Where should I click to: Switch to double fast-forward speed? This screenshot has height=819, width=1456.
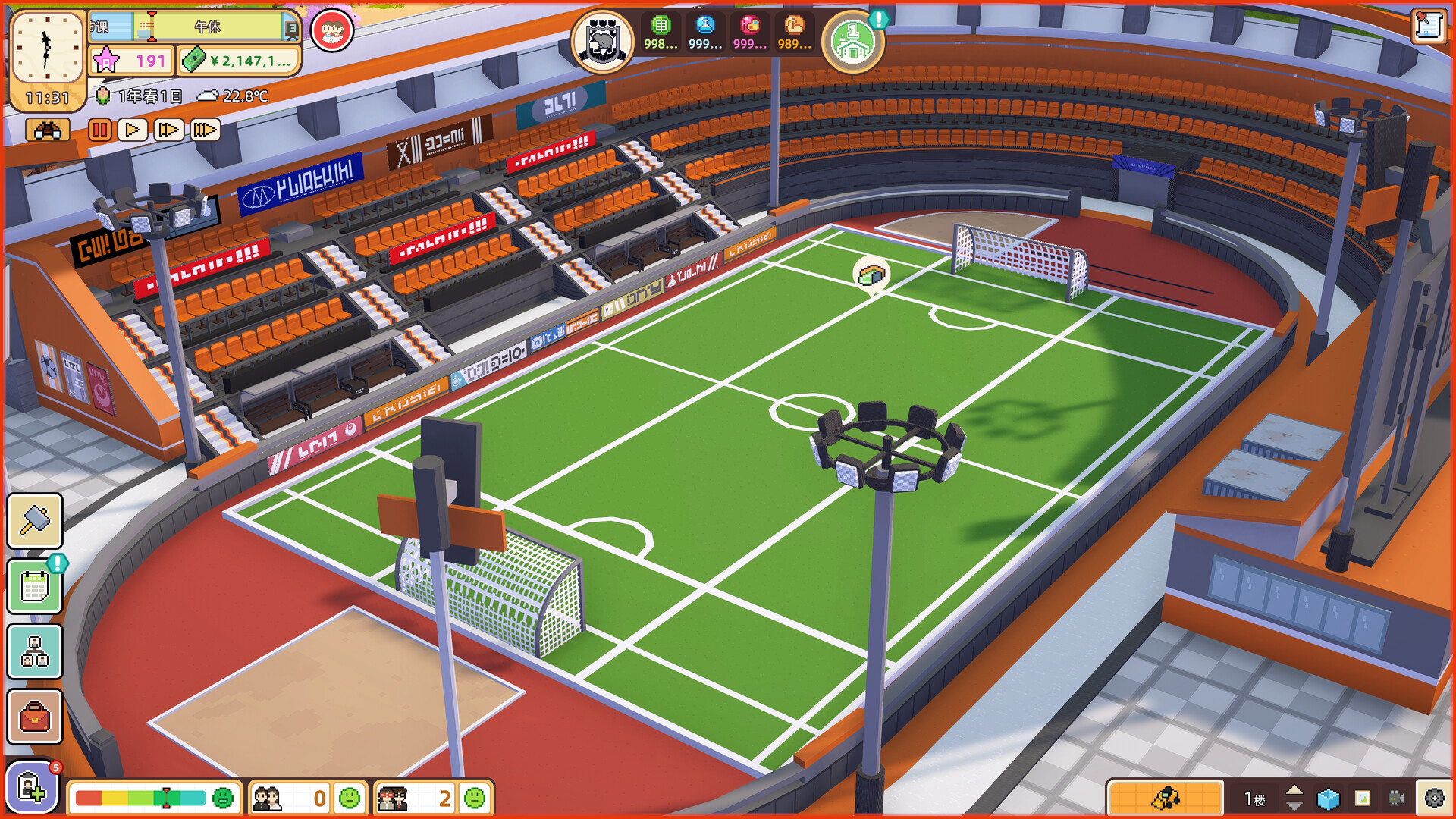point(168,130)
